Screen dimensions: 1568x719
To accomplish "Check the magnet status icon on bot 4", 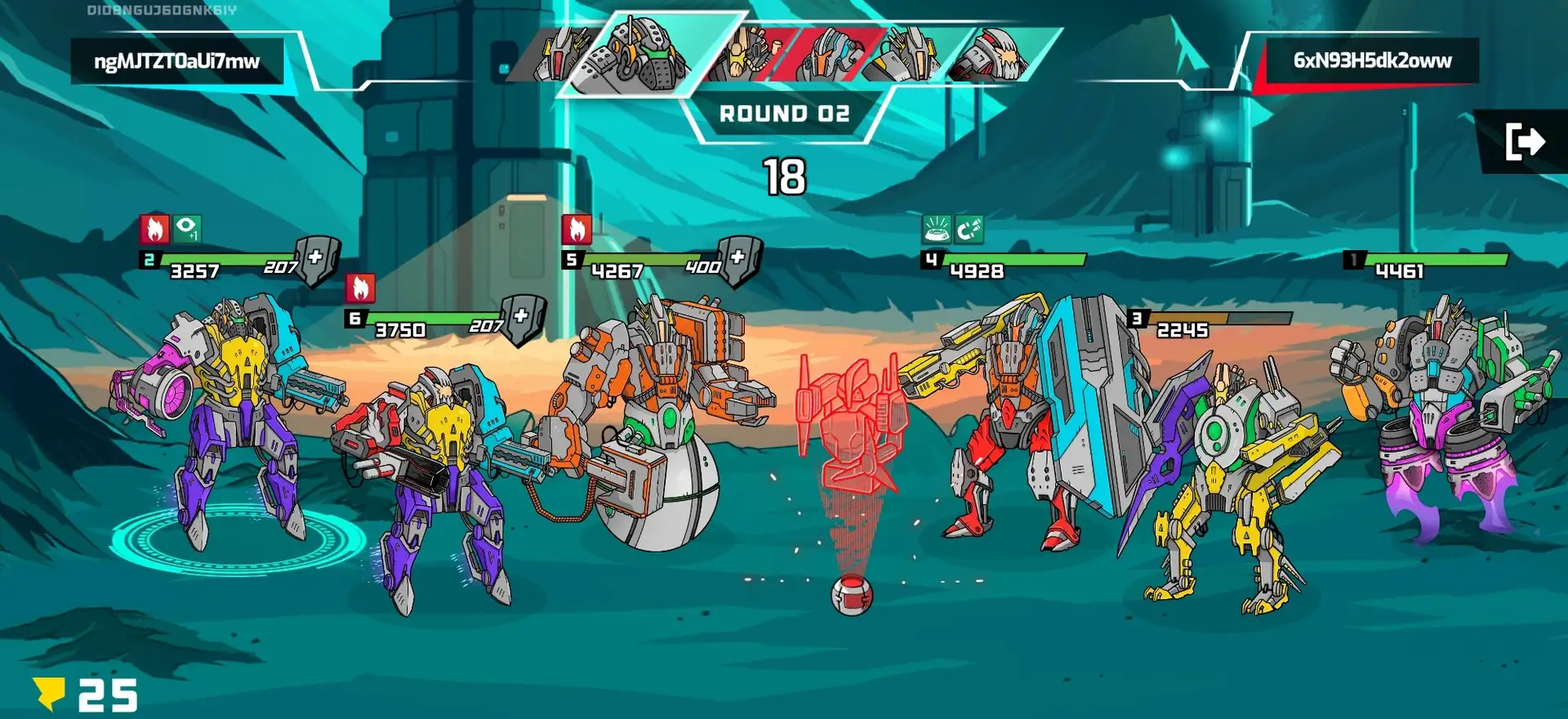I will pos(969,230).
